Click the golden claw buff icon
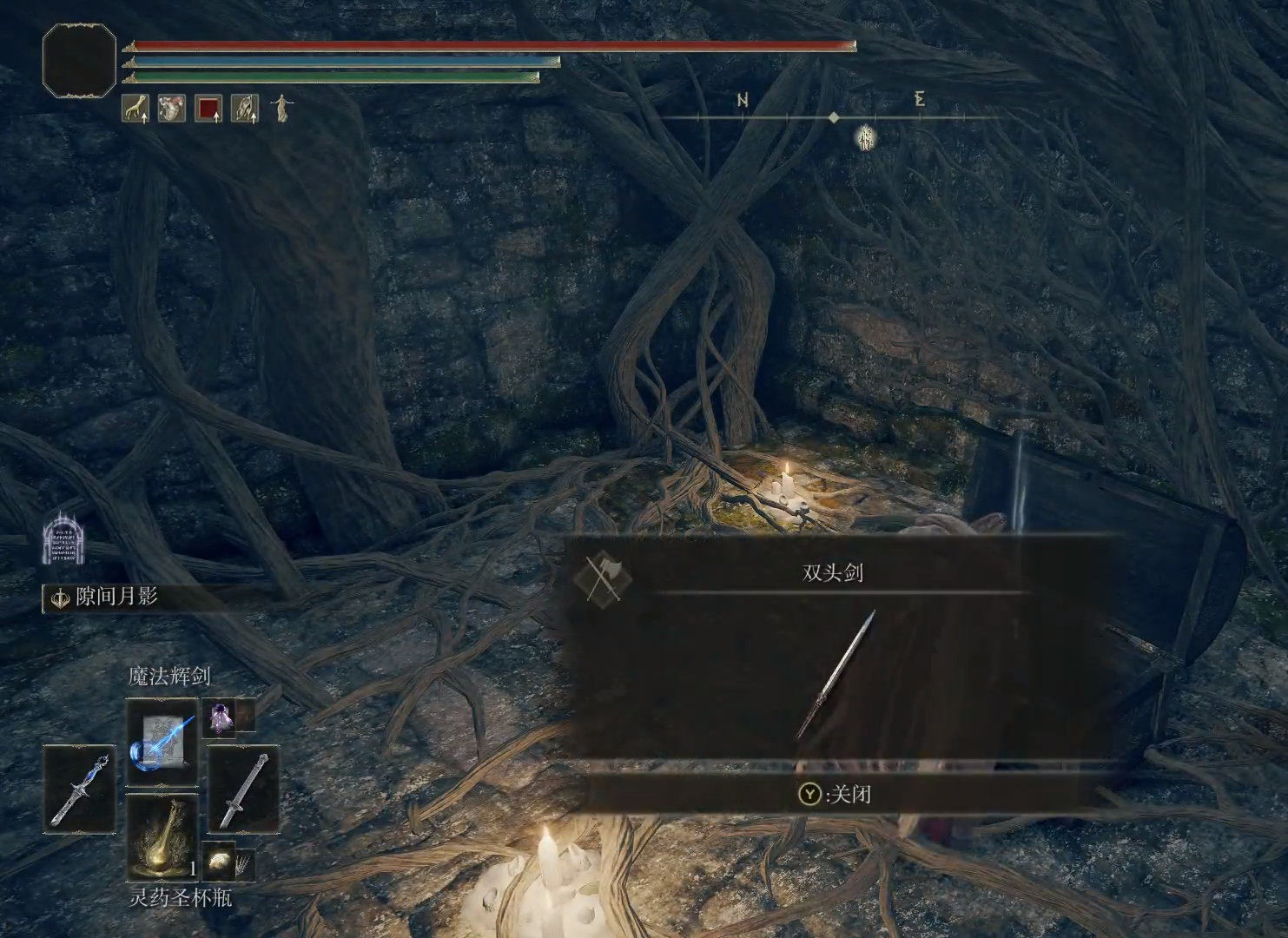Screen dimensions: 1288x938 [x=135, y=109]
